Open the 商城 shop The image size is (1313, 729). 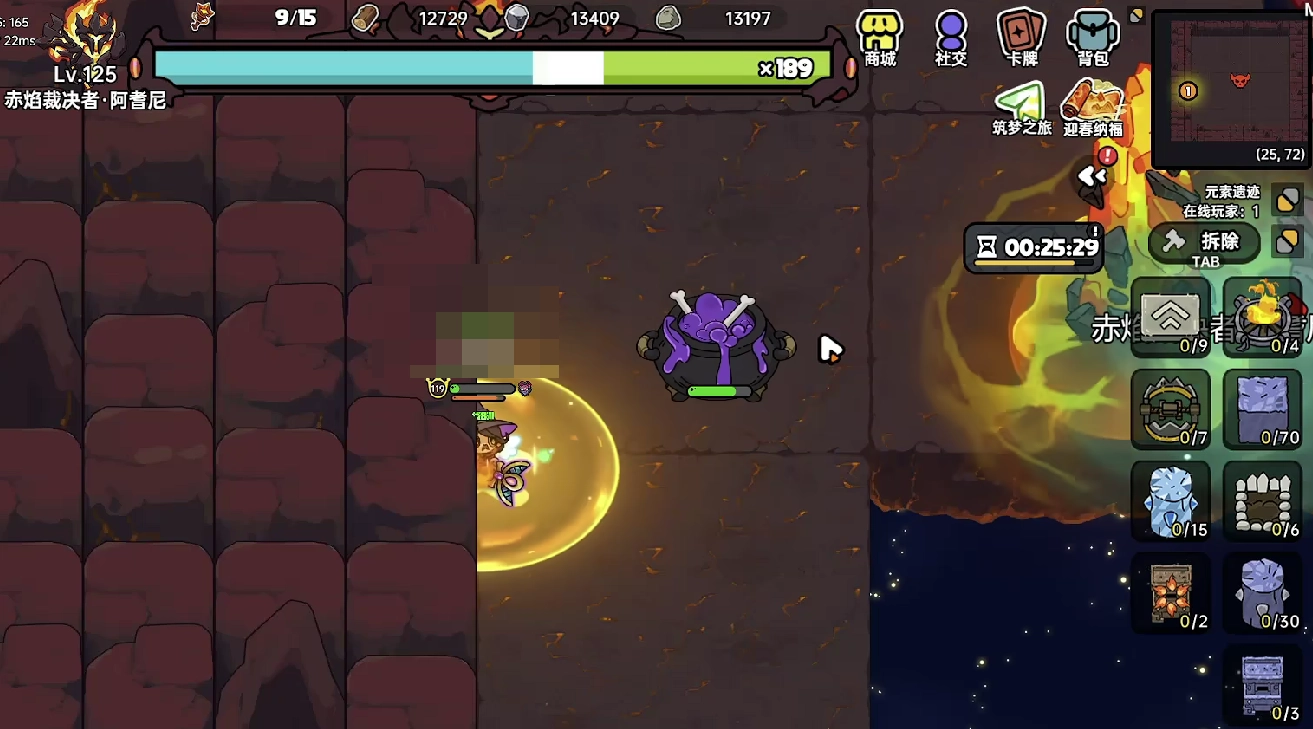pyautogui.click(x=880, y=38)
